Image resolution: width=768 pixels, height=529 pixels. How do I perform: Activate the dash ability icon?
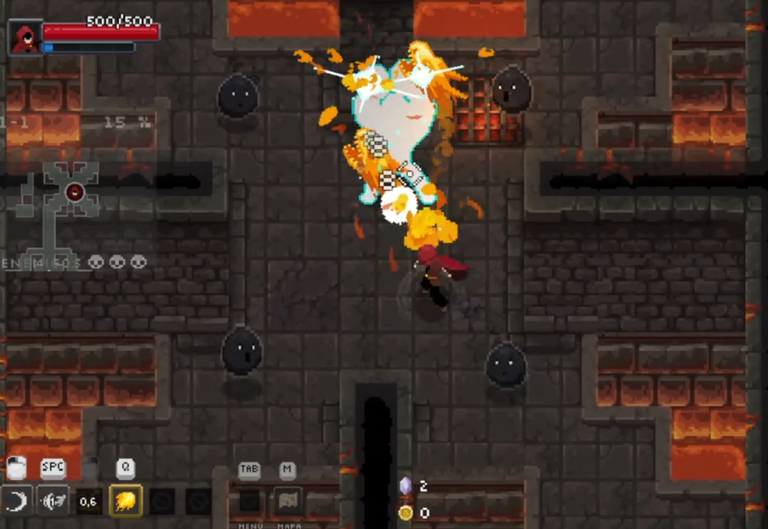pyautogui.click(x=52, y=501)
